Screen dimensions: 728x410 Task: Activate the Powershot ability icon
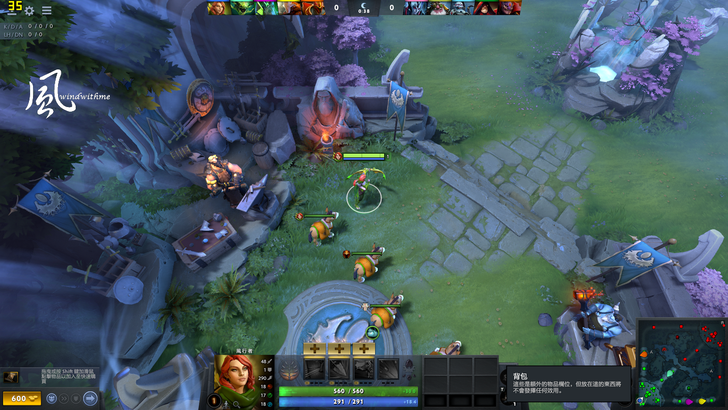point(338,369)
